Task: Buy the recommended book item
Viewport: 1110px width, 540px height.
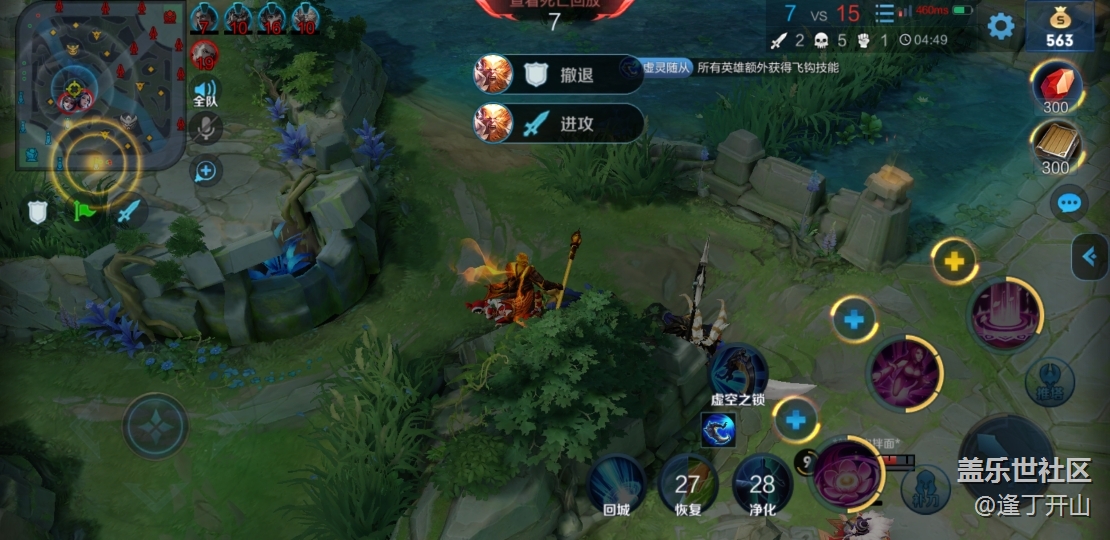Action: click(x=1056, y=147)
